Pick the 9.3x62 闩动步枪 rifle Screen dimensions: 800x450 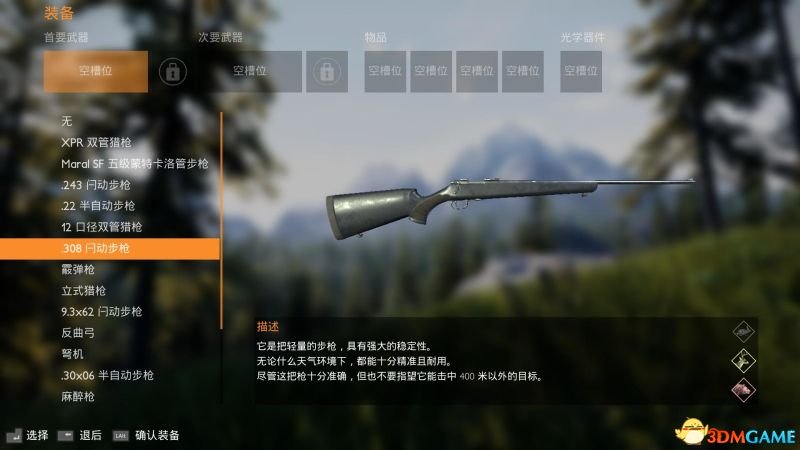tap(101, 311)
